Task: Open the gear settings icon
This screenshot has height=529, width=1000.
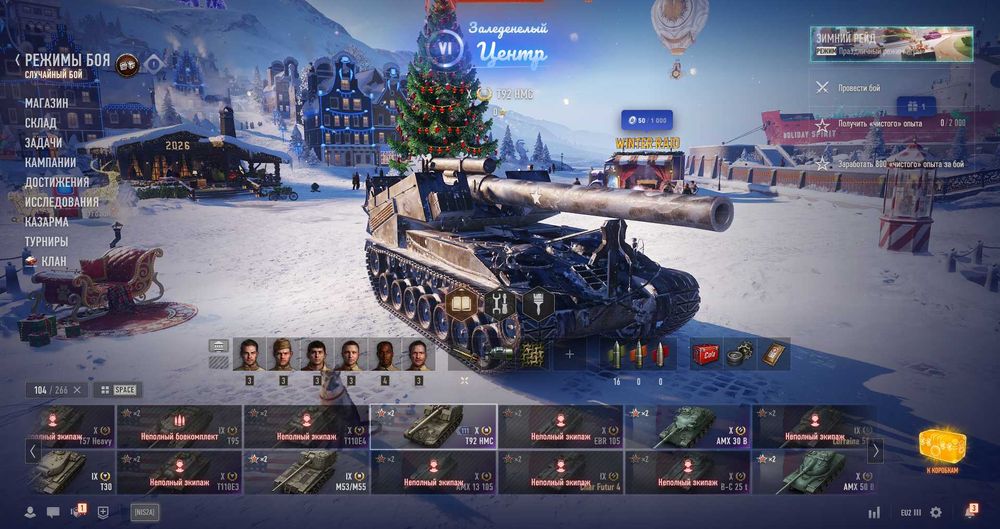Action: (x=936, y=512)
